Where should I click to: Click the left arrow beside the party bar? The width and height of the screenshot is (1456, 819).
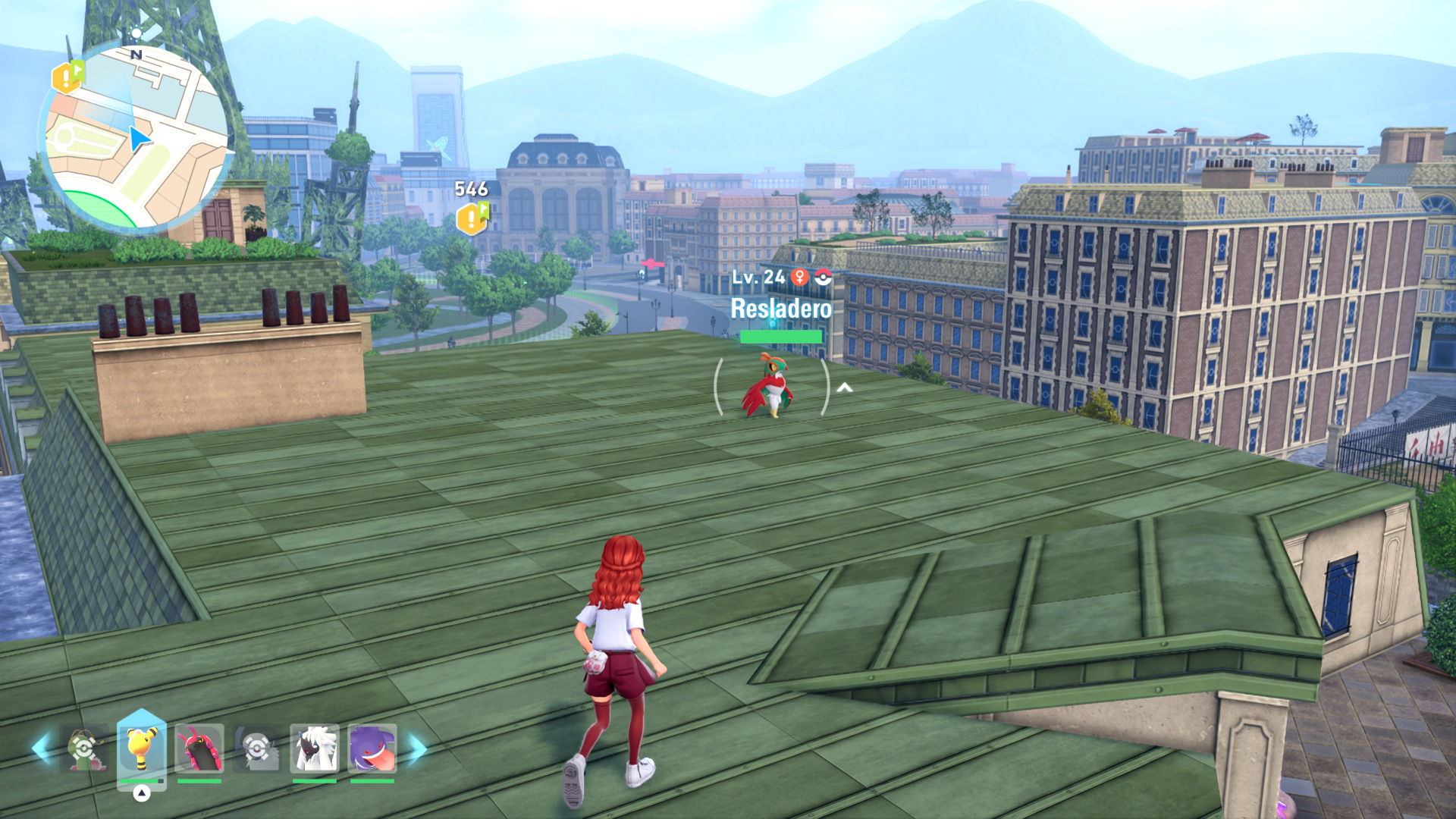[42, 748]
